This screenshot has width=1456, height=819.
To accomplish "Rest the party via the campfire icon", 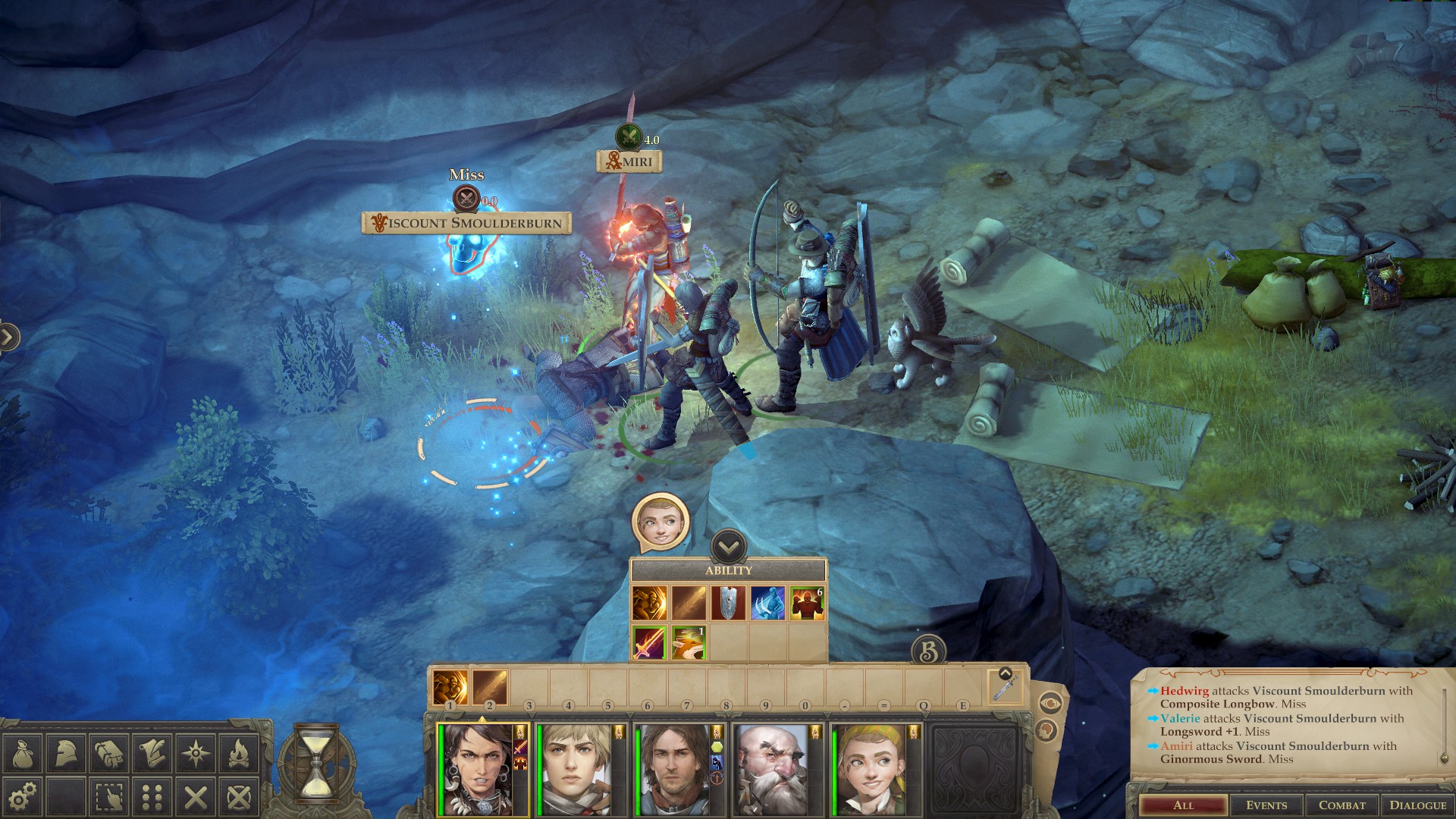I will coord(237,752).
